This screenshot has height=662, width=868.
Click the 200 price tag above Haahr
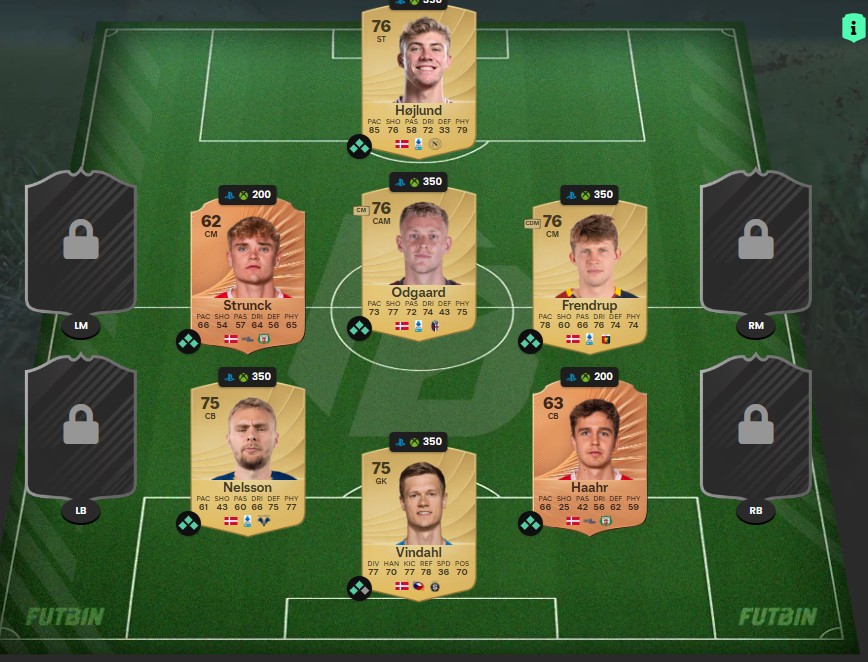[x=590, y=377]
